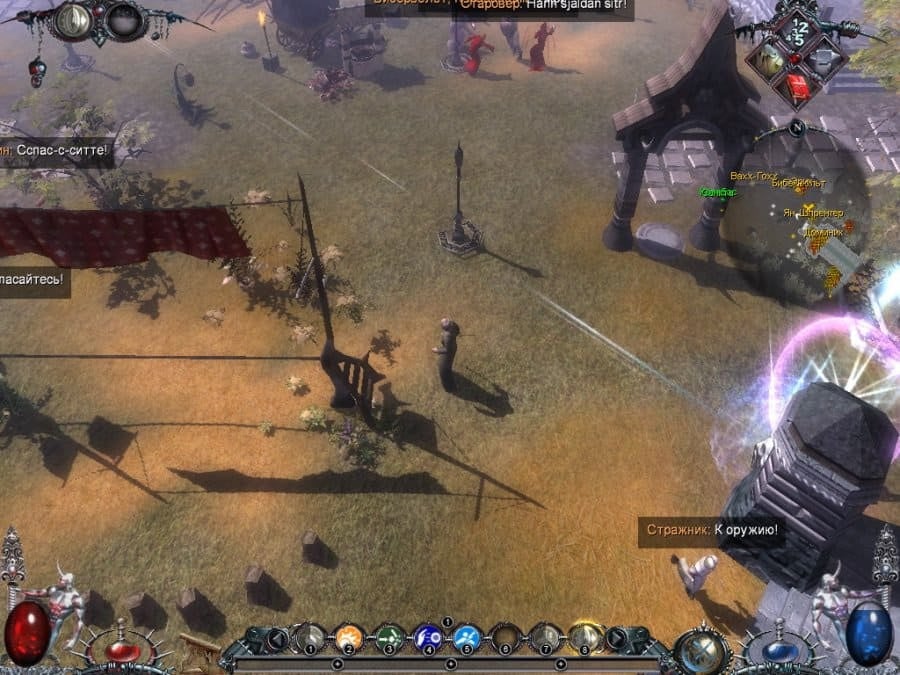Select the grey skill in slot 1
The image size is (900, 675).
tap(310, 636)
